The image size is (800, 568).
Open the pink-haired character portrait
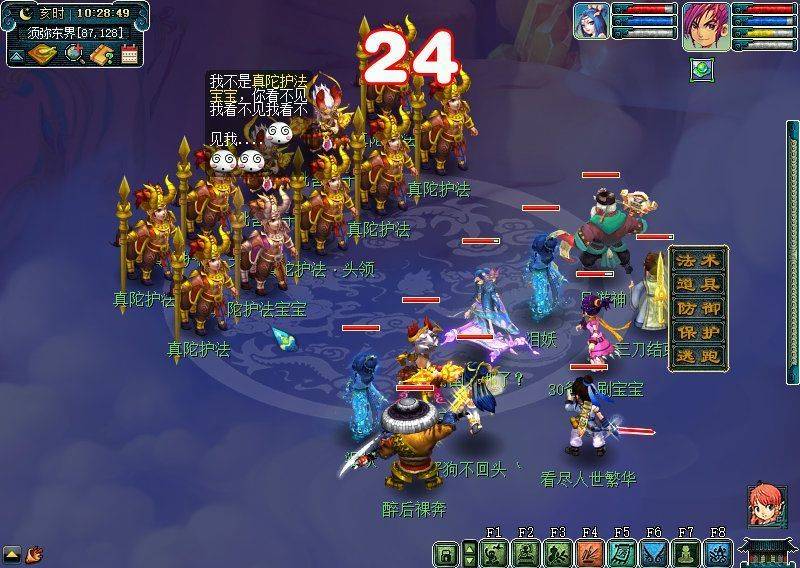(703, 25)
